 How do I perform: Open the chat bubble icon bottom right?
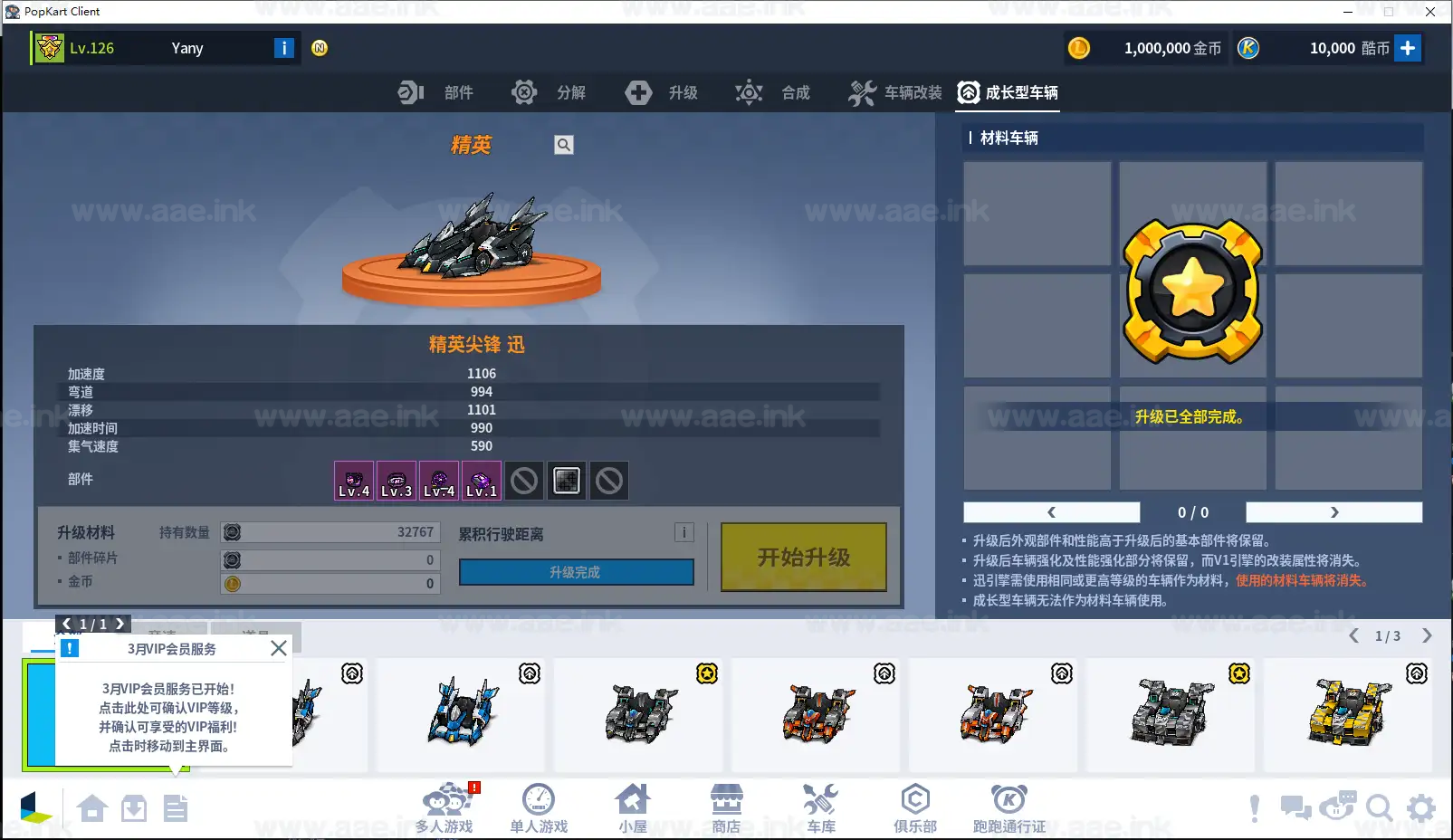pyautogui.click(x=1295, y=807)
